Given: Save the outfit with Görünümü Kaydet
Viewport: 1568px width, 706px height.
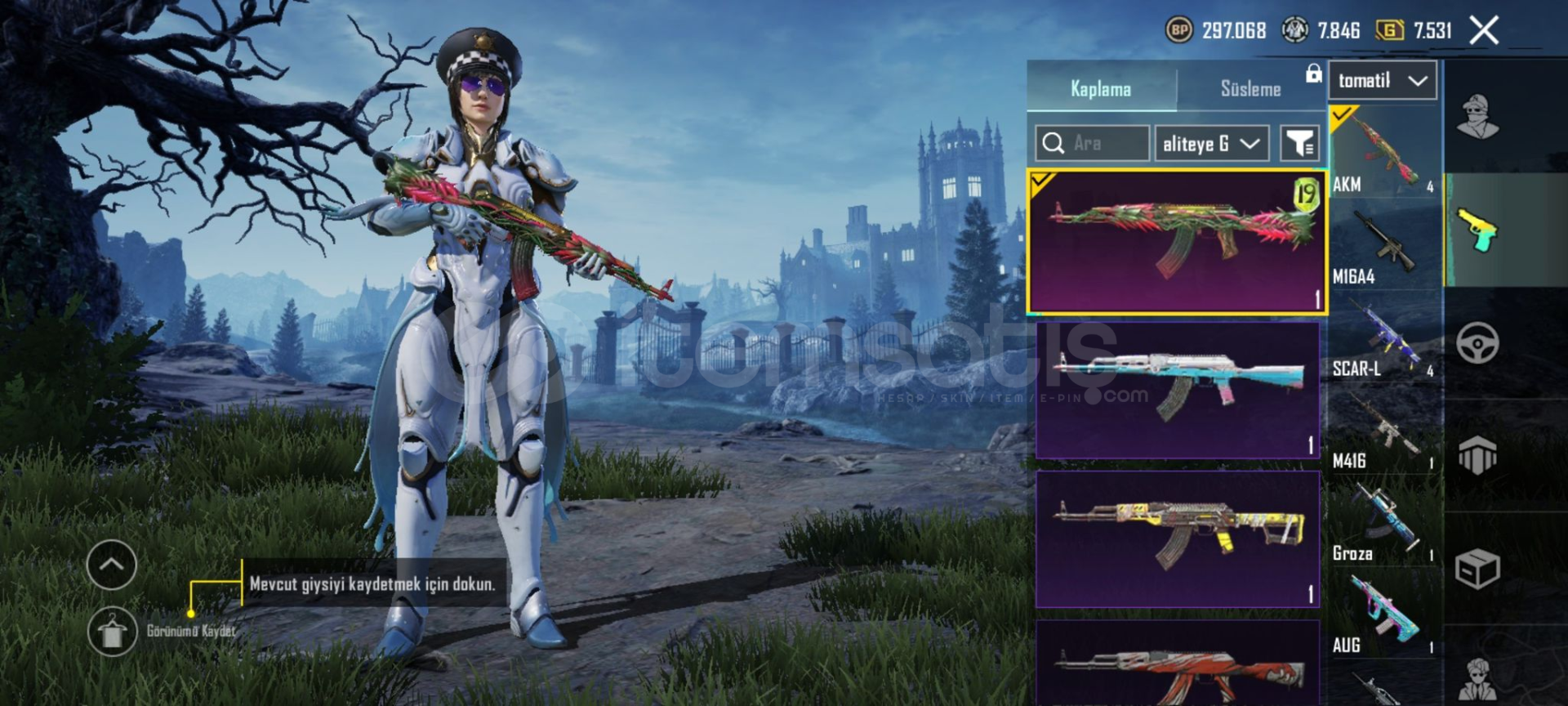Looking at the screenshot, I should pos(112,632).
